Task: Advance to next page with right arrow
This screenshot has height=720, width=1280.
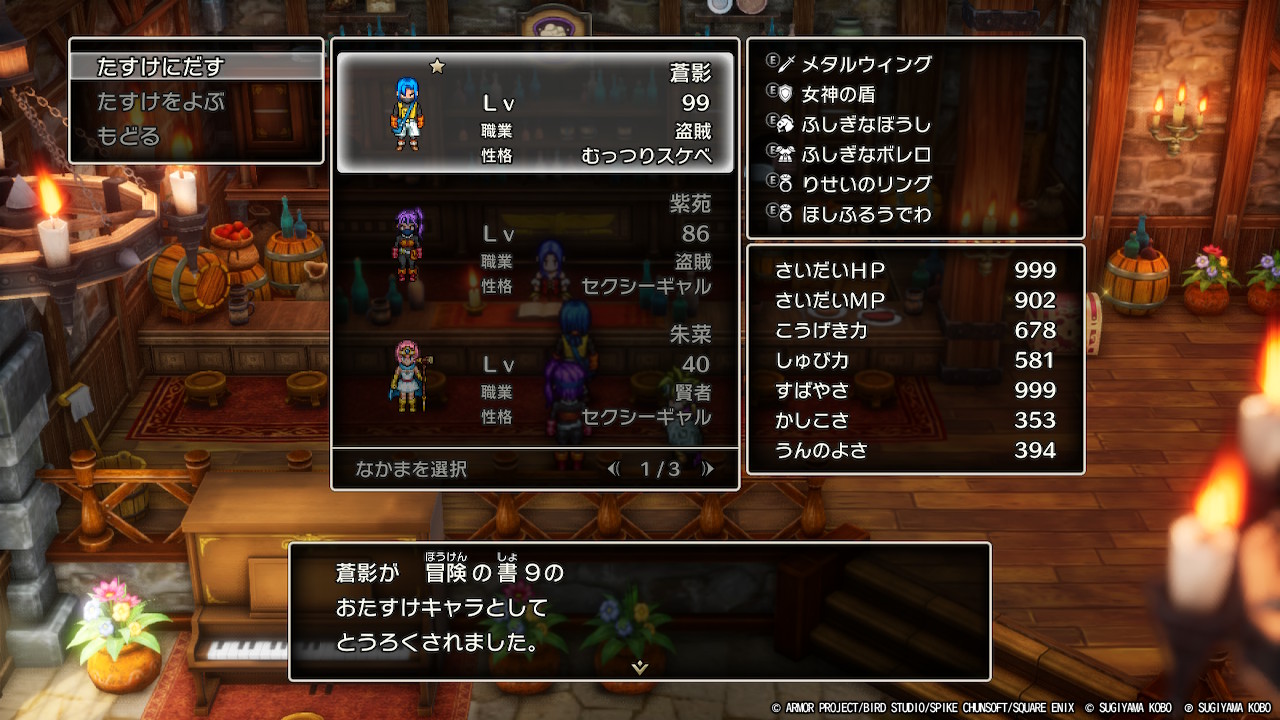Action: [710, 470]
